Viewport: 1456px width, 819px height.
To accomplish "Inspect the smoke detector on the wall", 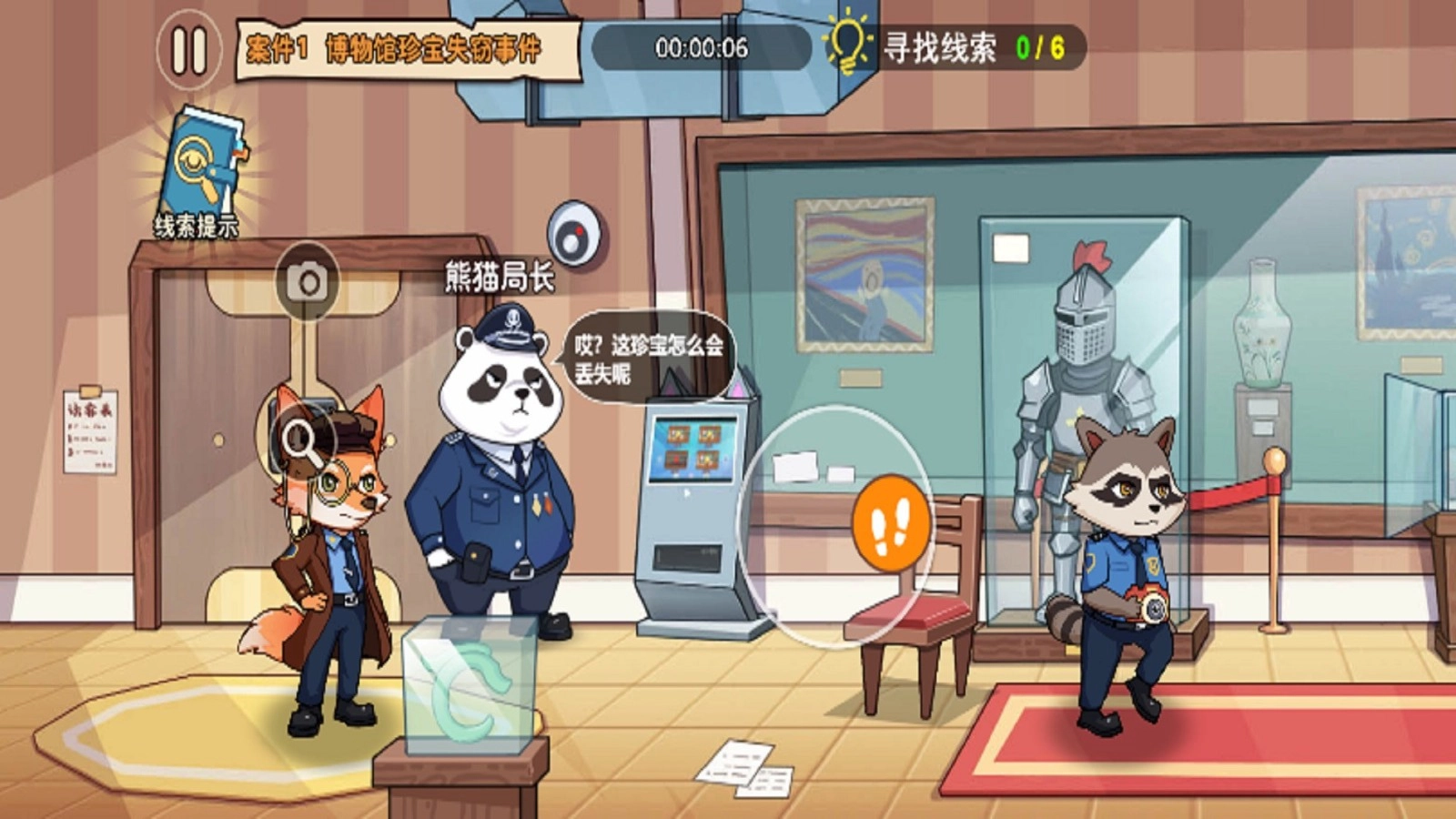I will tap(574, 235).
